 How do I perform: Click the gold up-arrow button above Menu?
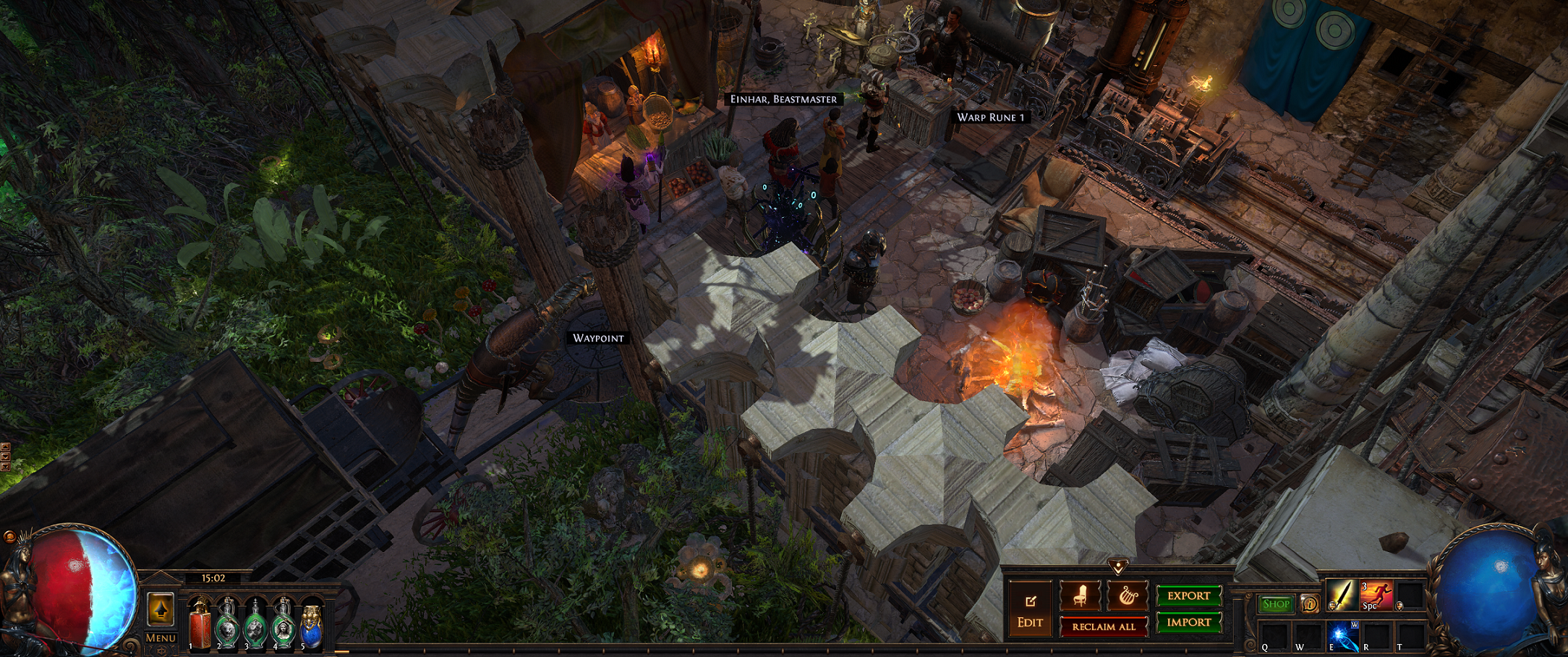tap(161, 609)
